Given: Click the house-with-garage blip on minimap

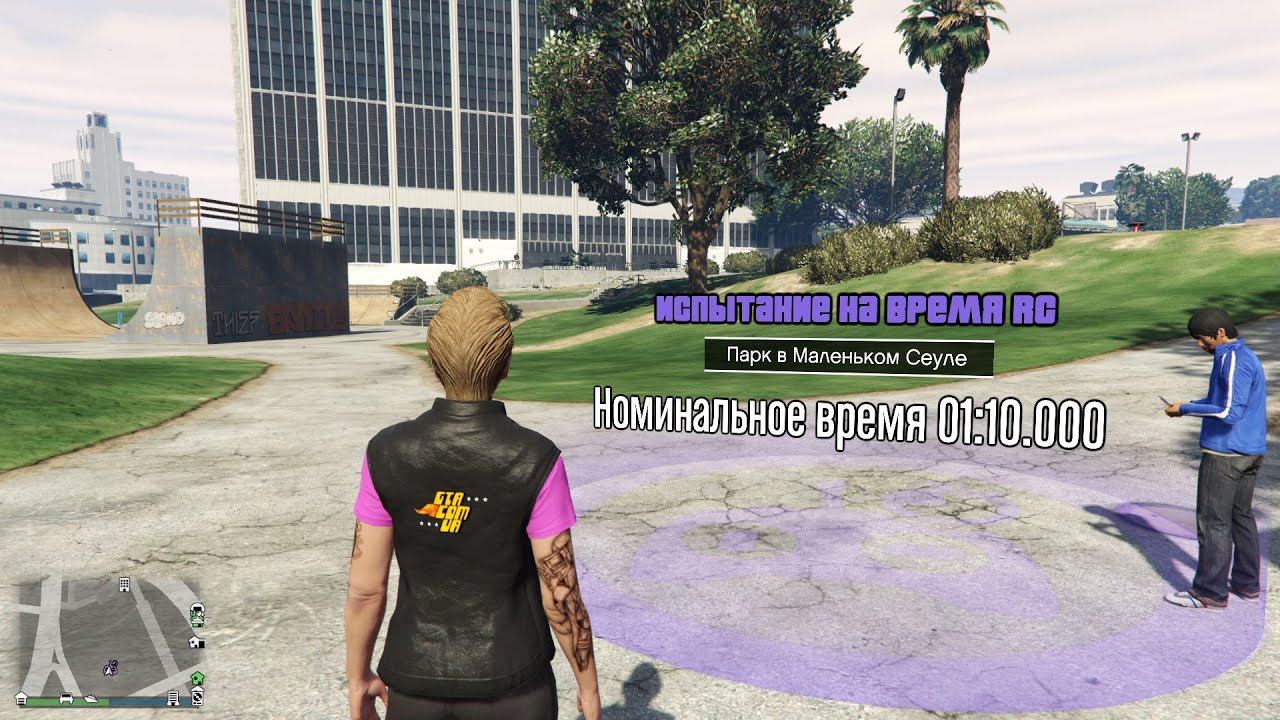Looking at the screenshot, I should click(197, 642).
